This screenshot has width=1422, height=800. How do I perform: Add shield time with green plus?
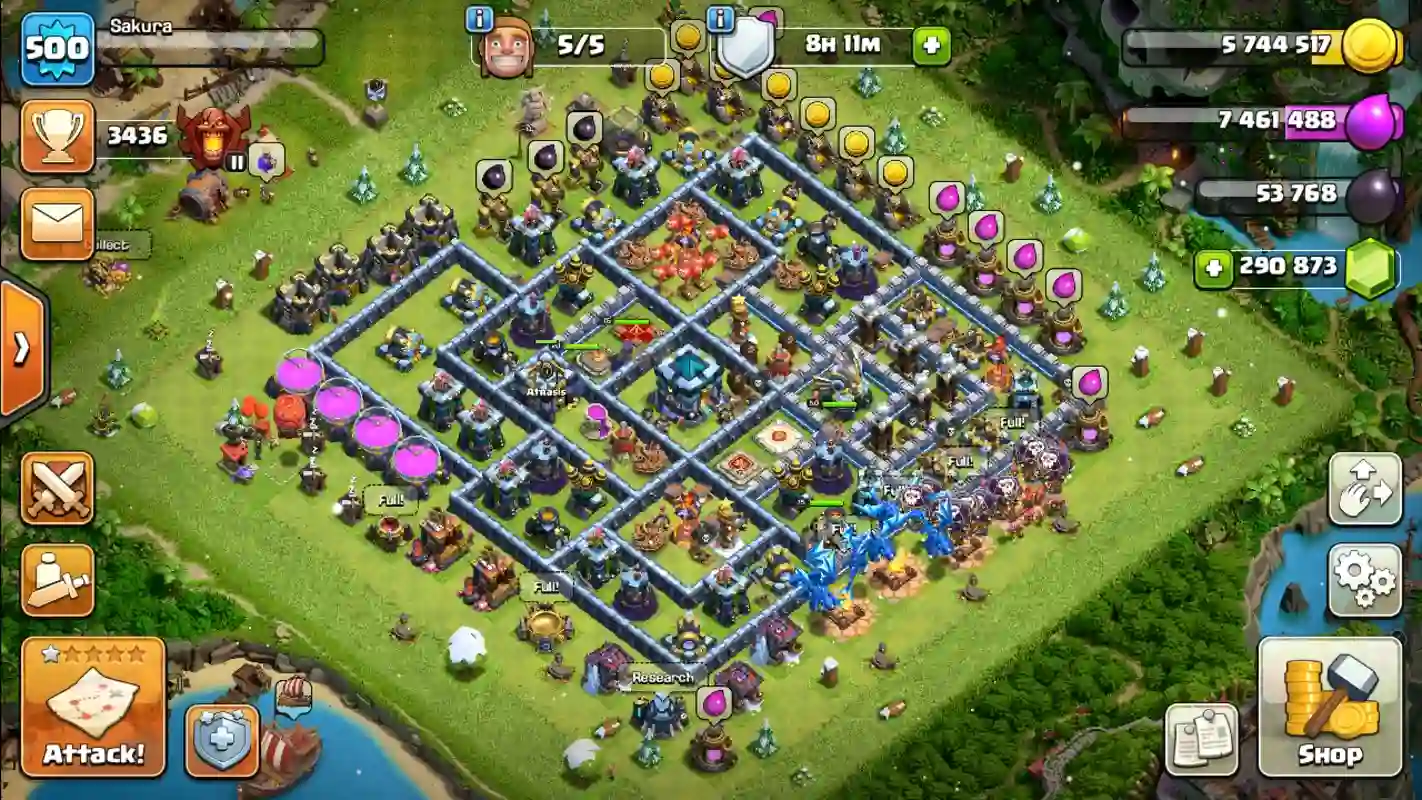tap(931, 46)
